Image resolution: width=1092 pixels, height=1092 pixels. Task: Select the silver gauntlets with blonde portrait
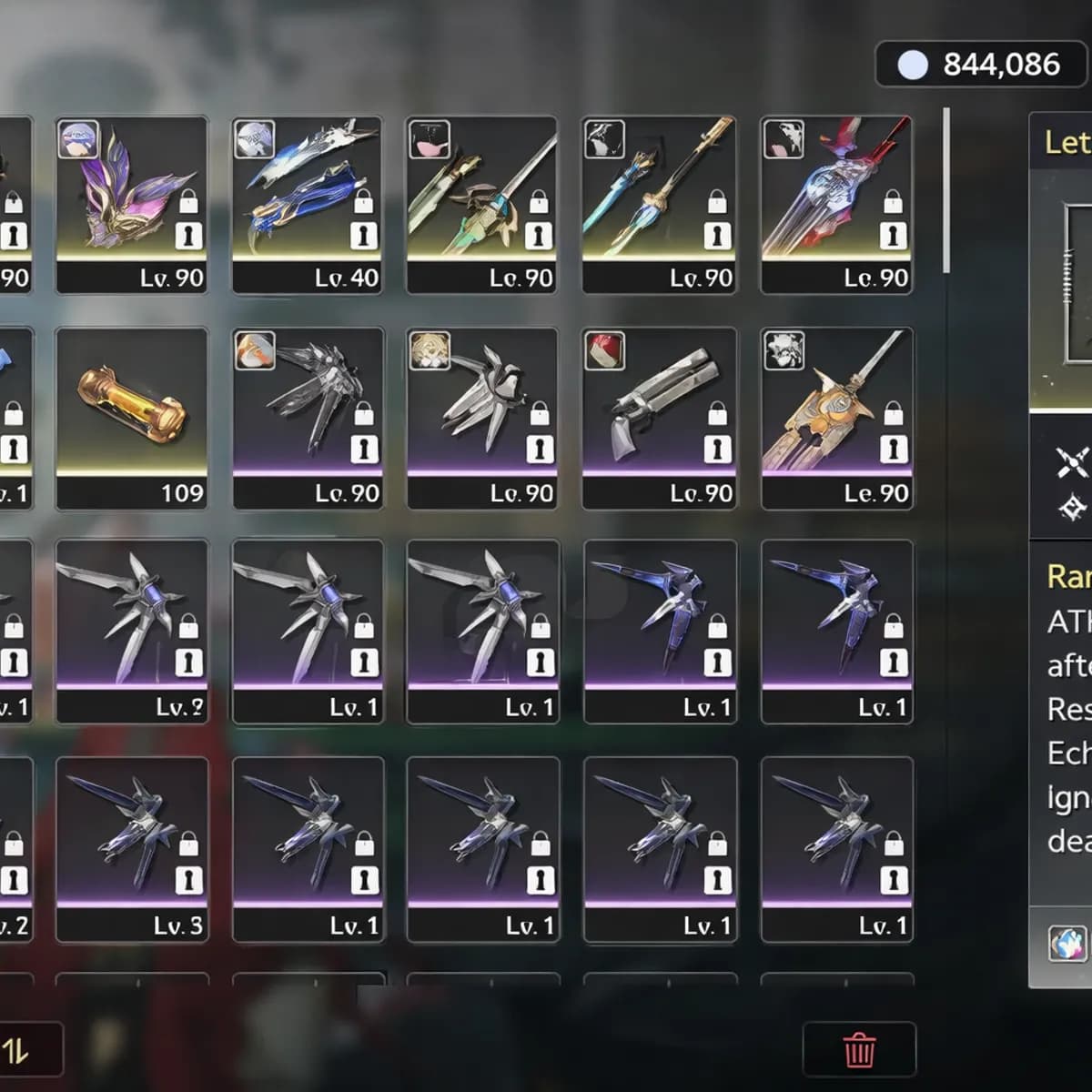[482, 419]
